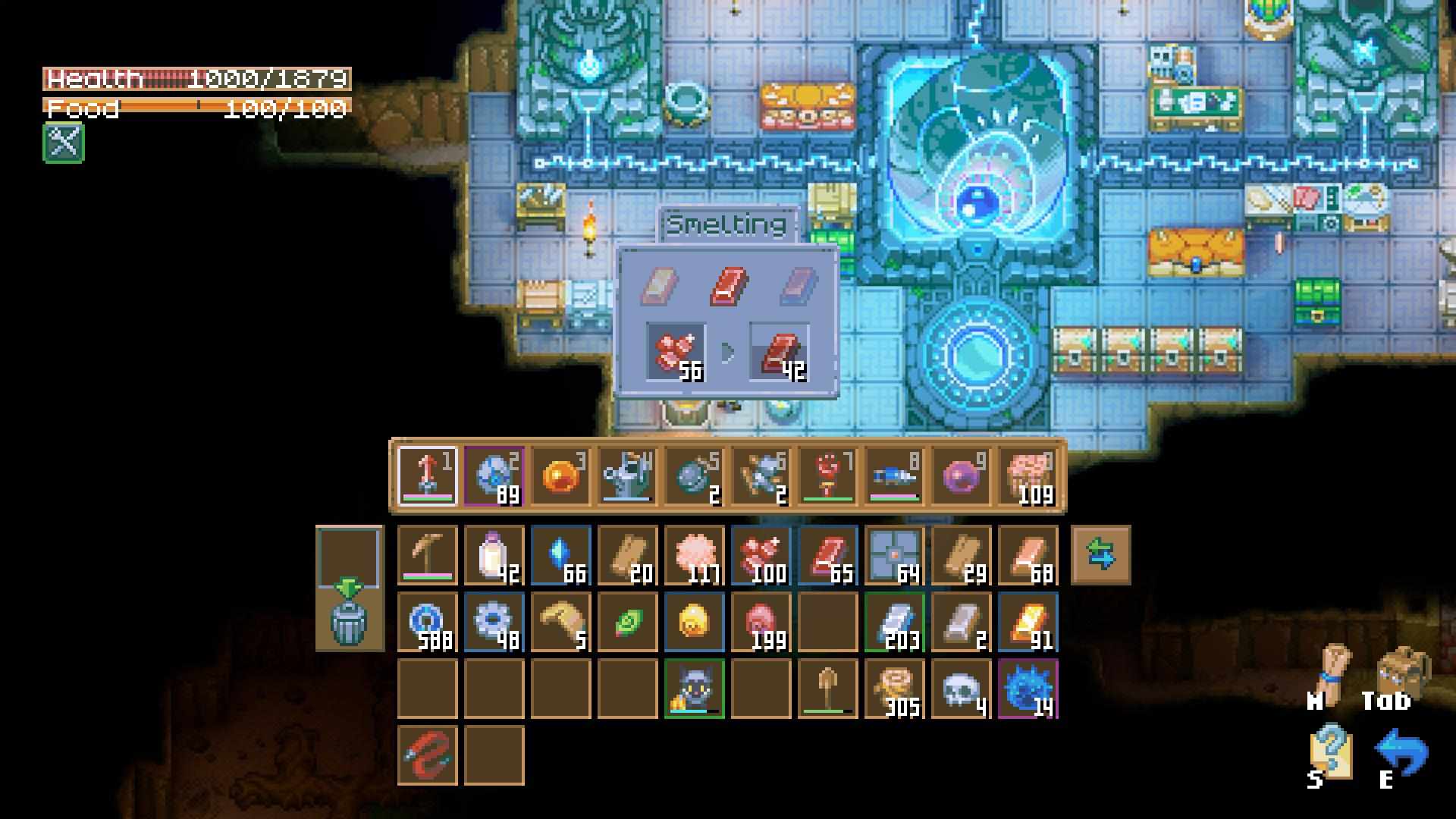This screenshot has height=819, width=1456.
Task: Select the bomb in hotbar slot 5
Action: (695, 476)
